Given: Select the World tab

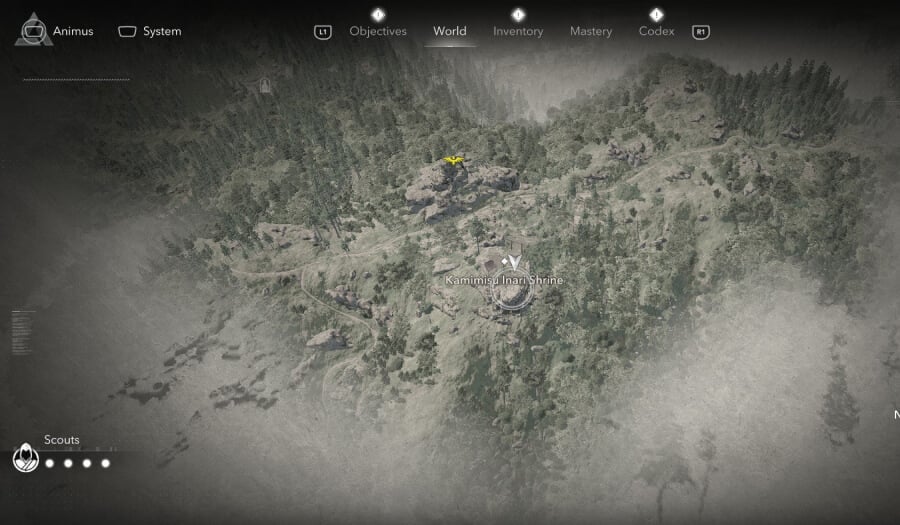Looking at the screenshot, I should [x=449, y=31].
